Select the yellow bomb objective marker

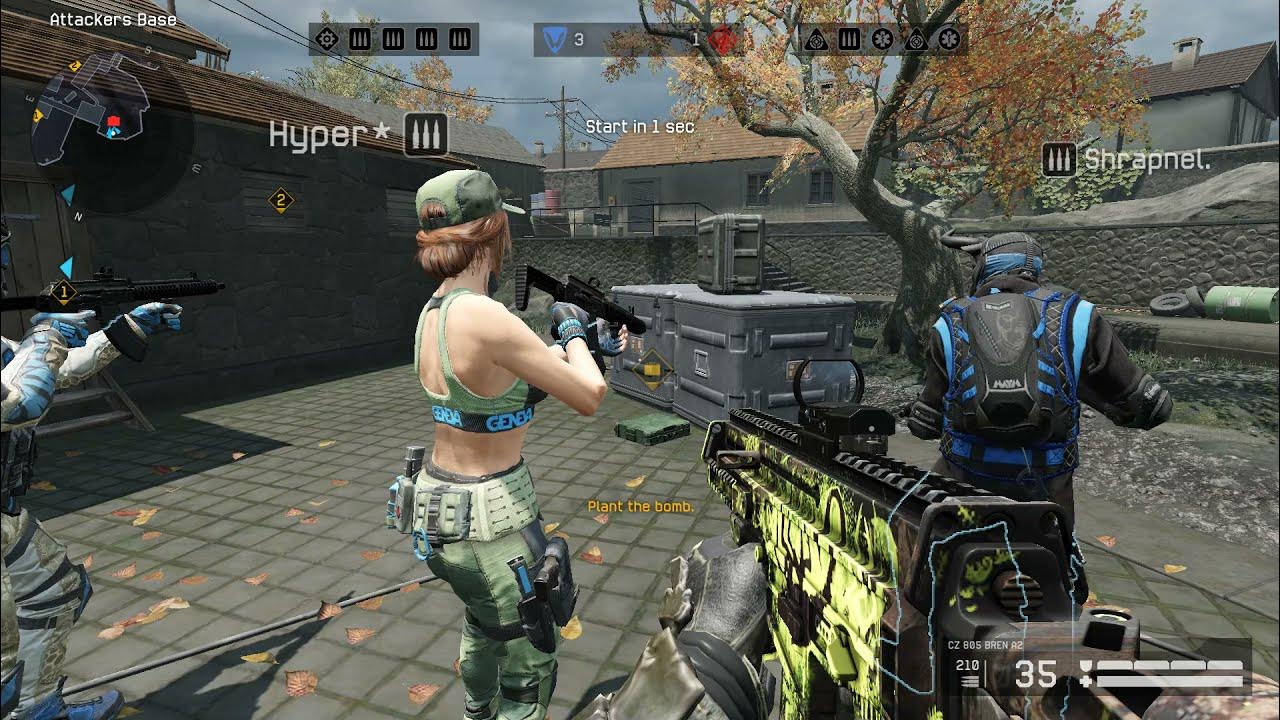pos(651,370)
